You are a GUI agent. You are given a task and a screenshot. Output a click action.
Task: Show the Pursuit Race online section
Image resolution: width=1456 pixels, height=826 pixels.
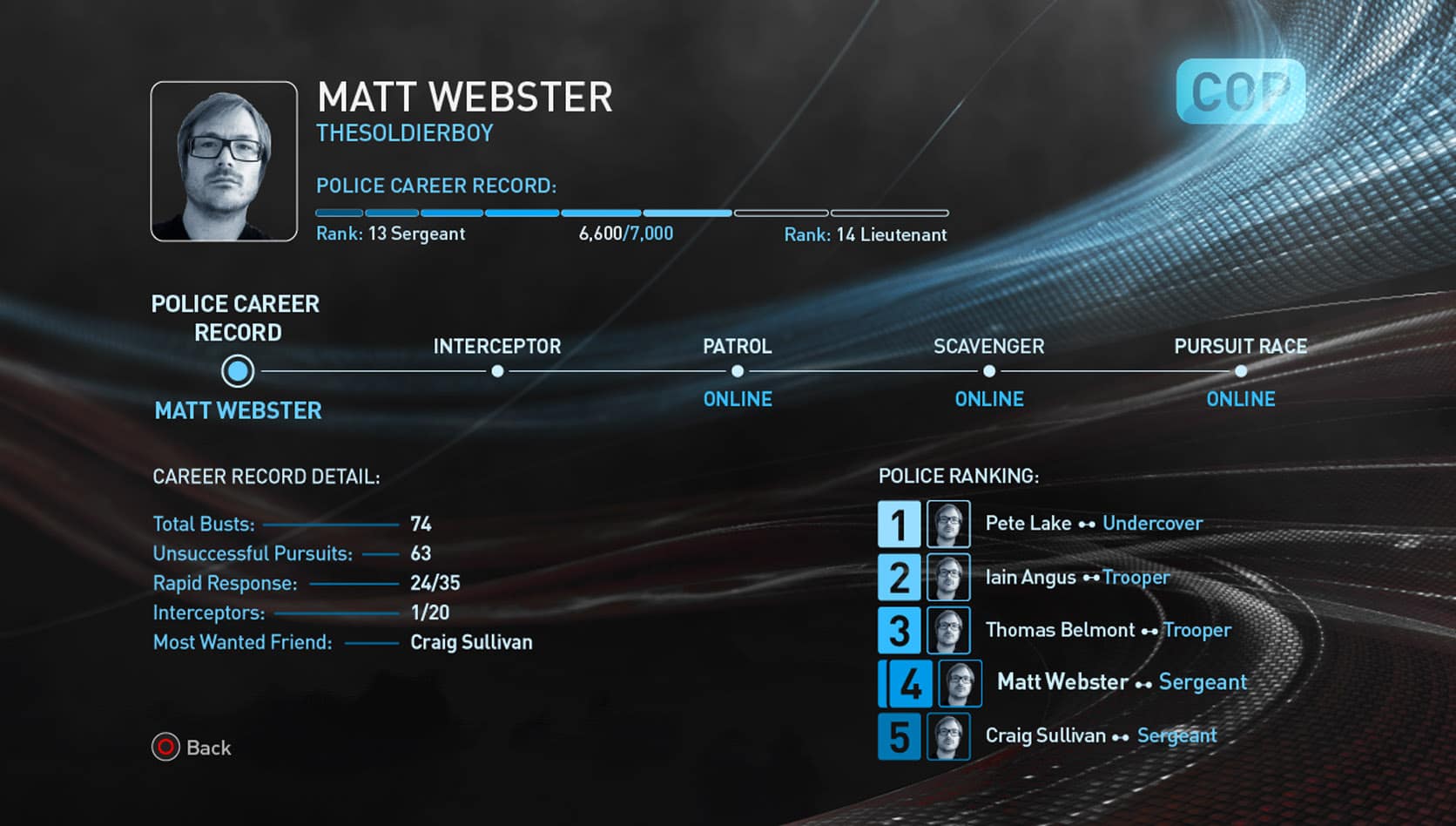point(1241,371)
